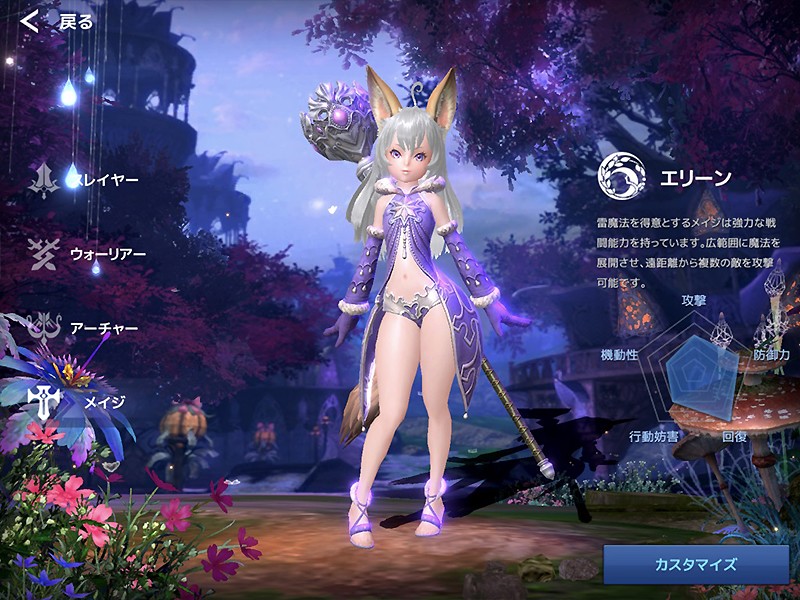Choose the ウォーリアー class

pos(88,253)
